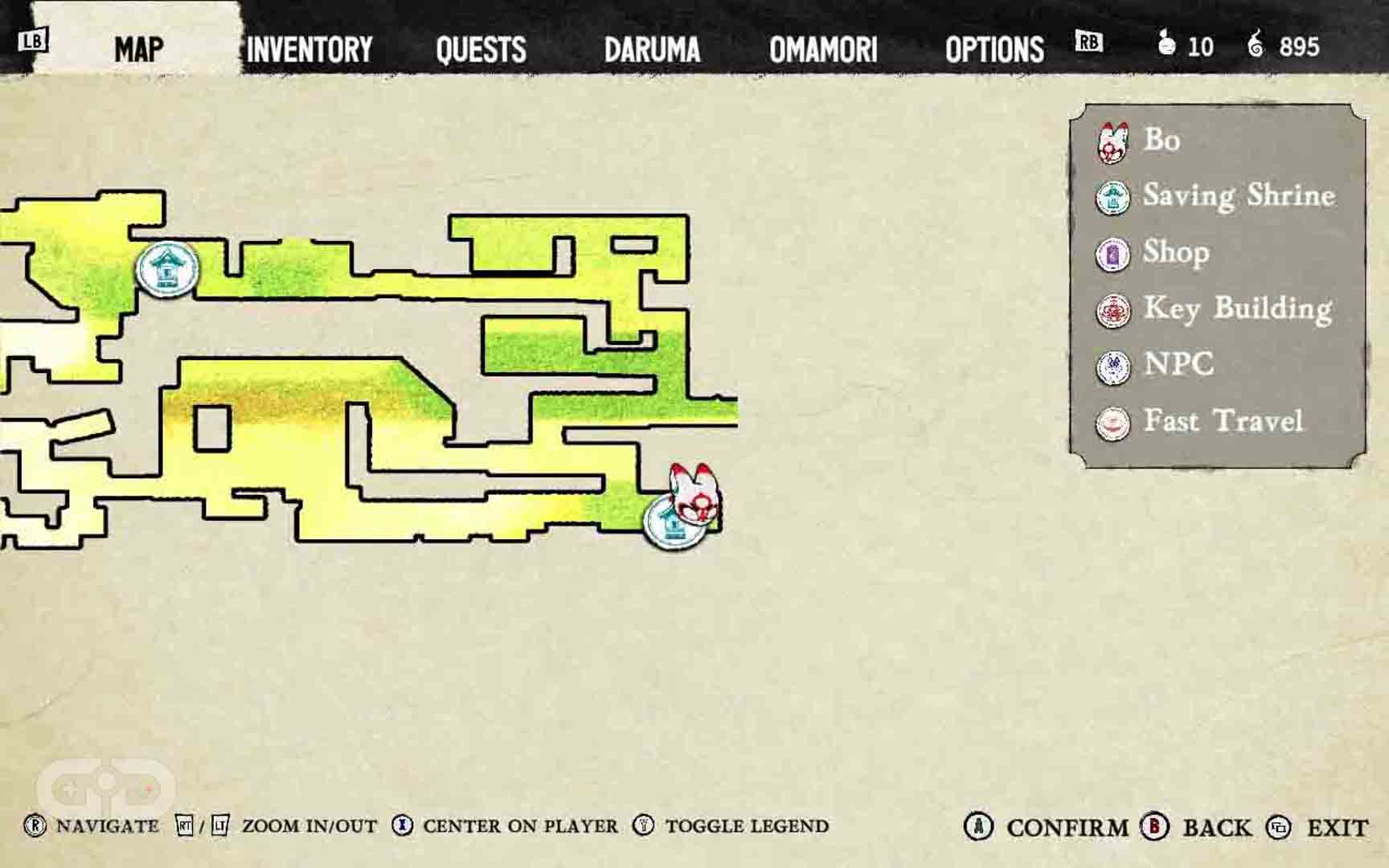The height and width of the screenshot is (868, 1389).
Task: Click the fox mask player marker on the map
Action: coord(693,493)
